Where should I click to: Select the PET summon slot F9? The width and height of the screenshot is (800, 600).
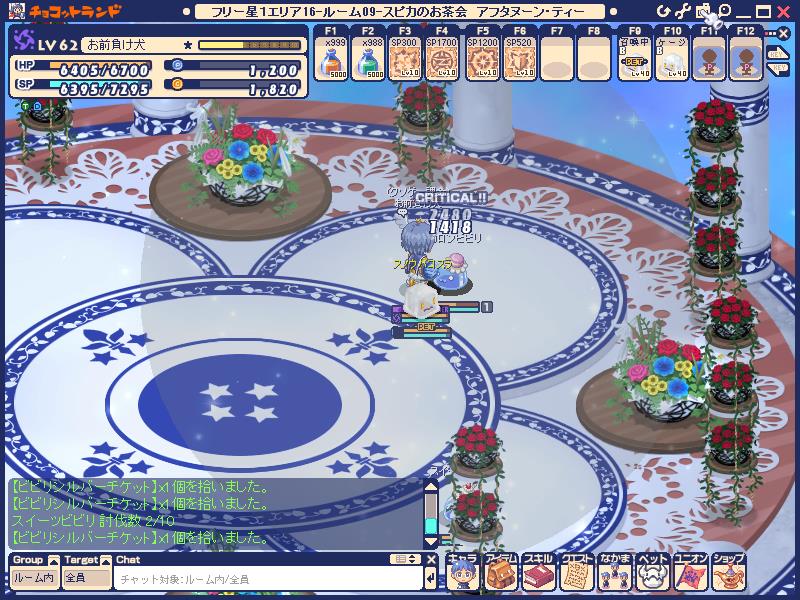[x=634, y=62]
